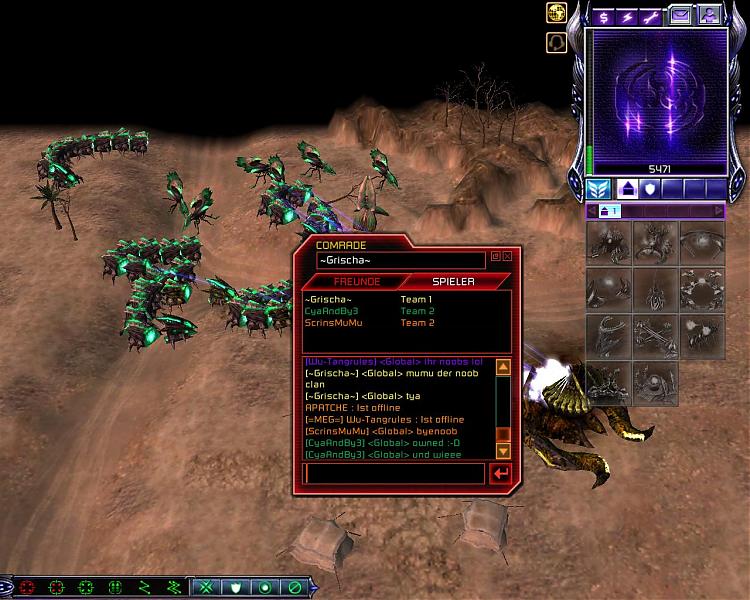Select player ~Grischa~ in the player list
750x600 pixels.
coord(329,300)
